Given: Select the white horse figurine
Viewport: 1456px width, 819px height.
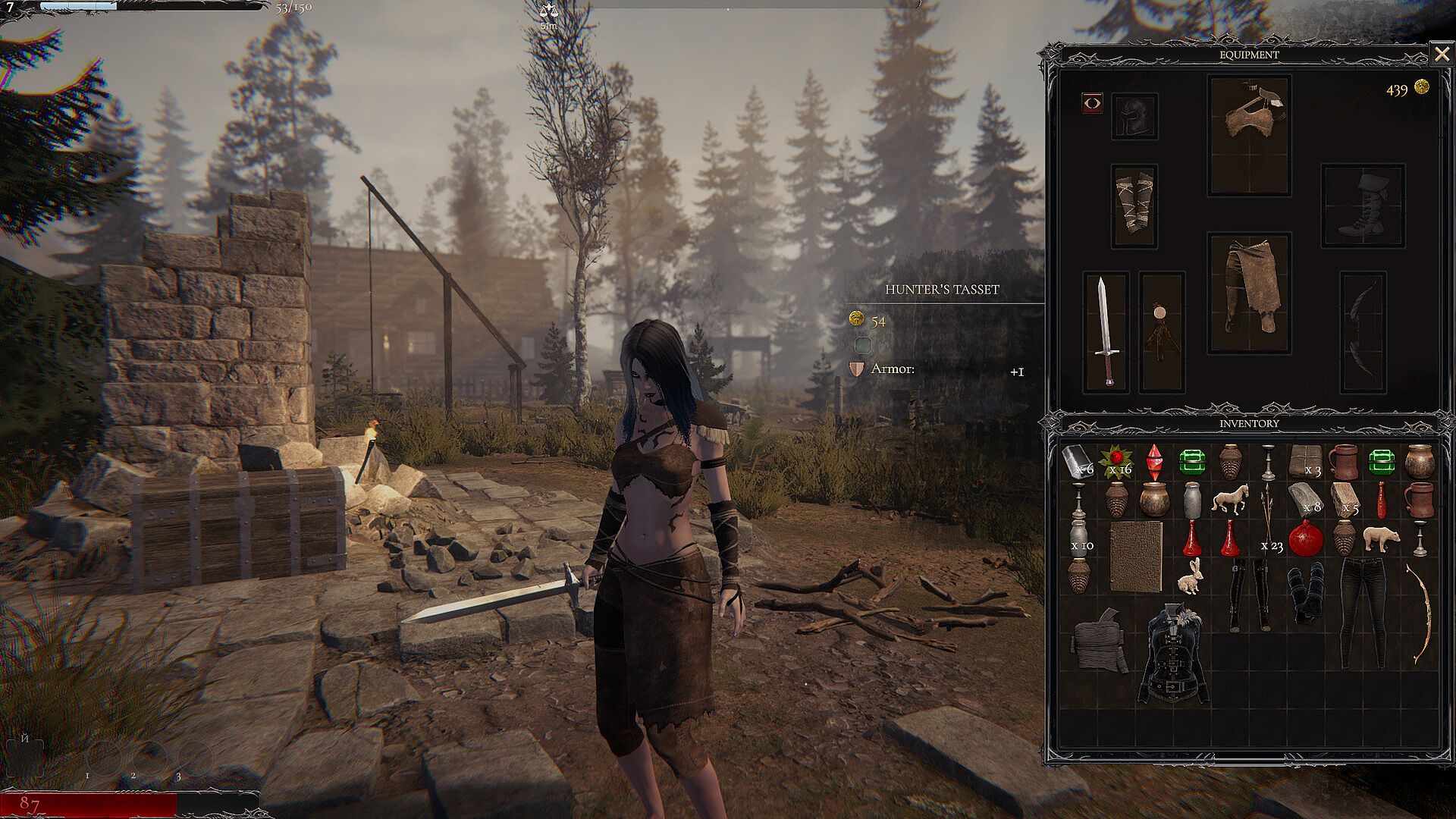Looking at the screenshot, I should (1229, 500).
